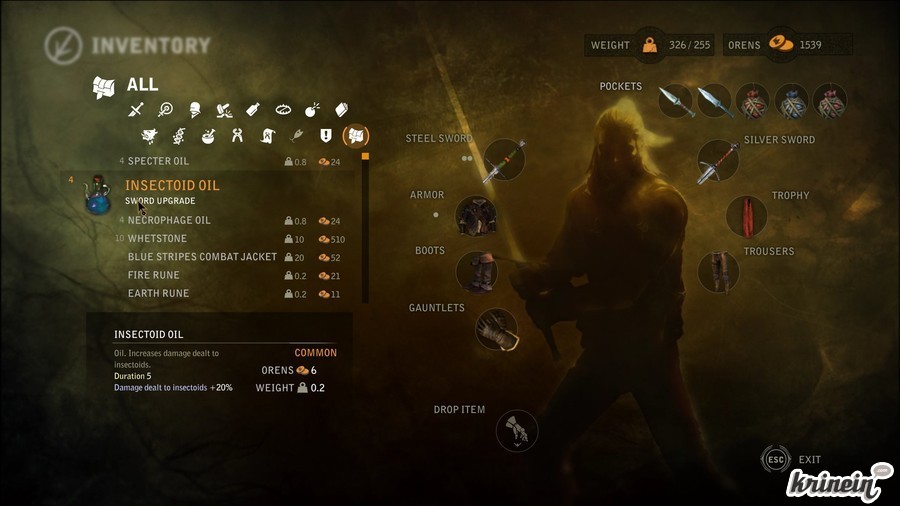This screenshot has height=506, width=900.
Task: Select the equipped boots slot
Action: pyautogui.click(x=476, y=271)
